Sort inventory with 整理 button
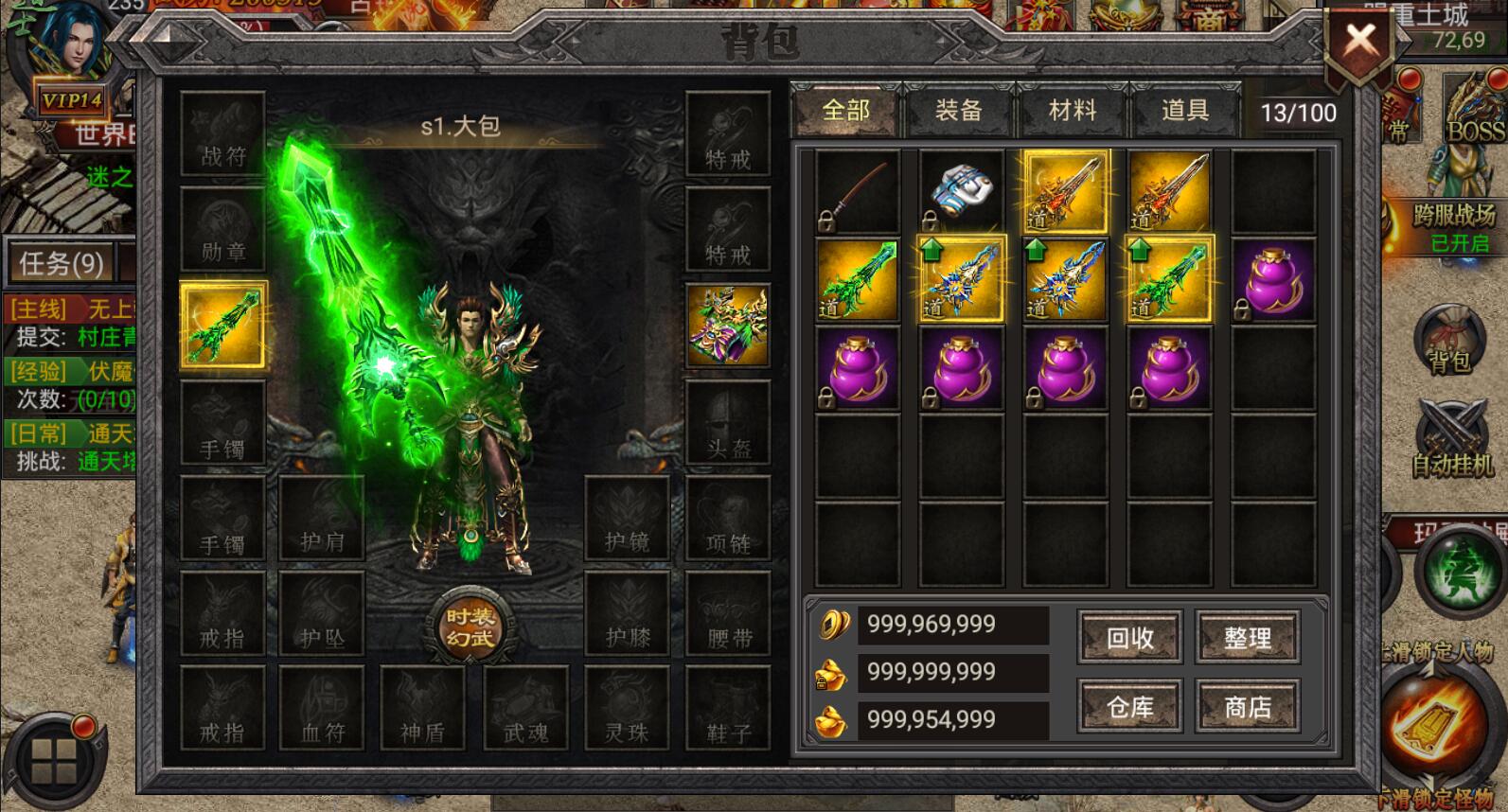 (x=1247, y=638)
